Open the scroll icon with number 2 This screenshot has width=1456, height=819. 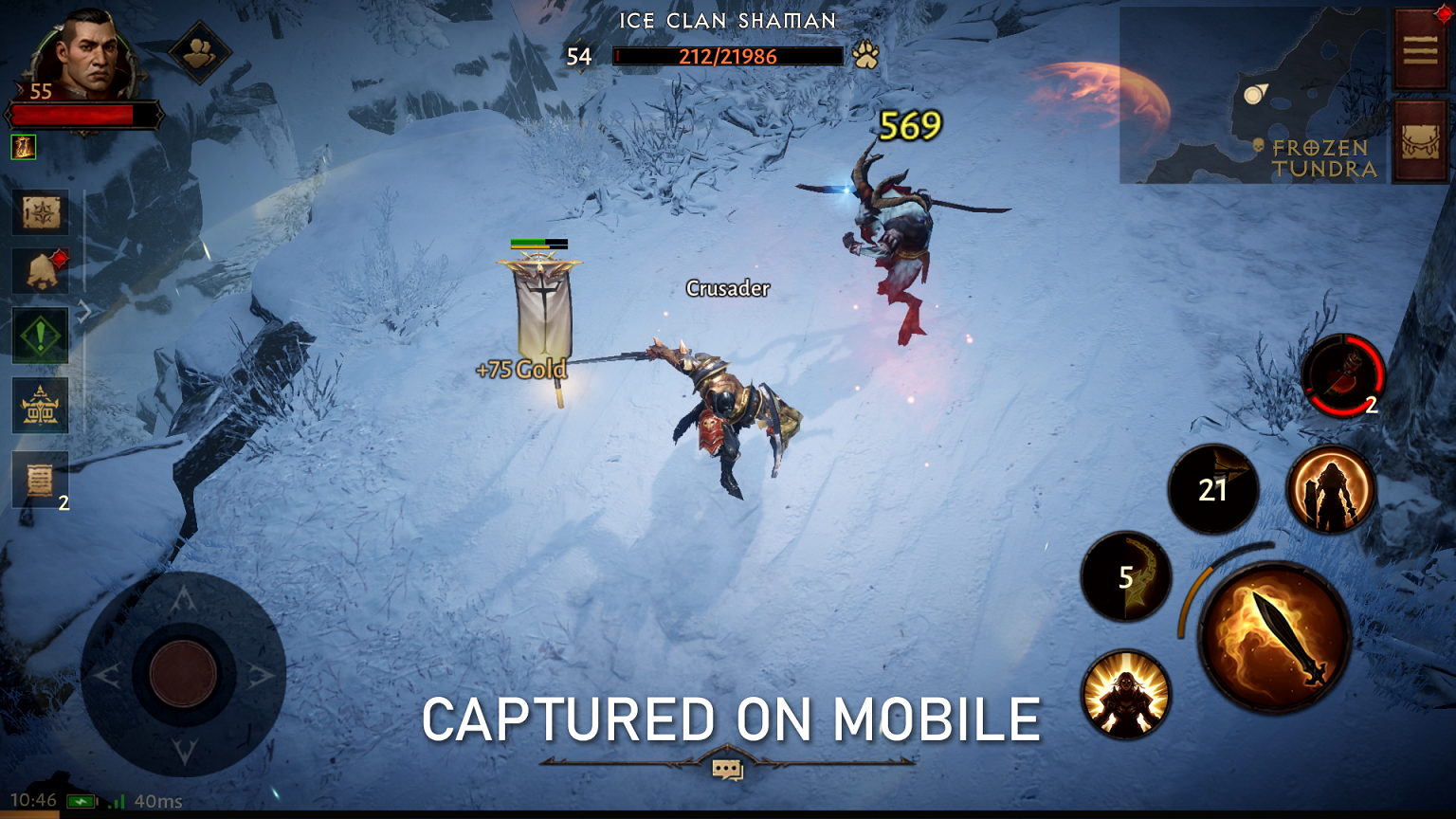tap(40, 480)
